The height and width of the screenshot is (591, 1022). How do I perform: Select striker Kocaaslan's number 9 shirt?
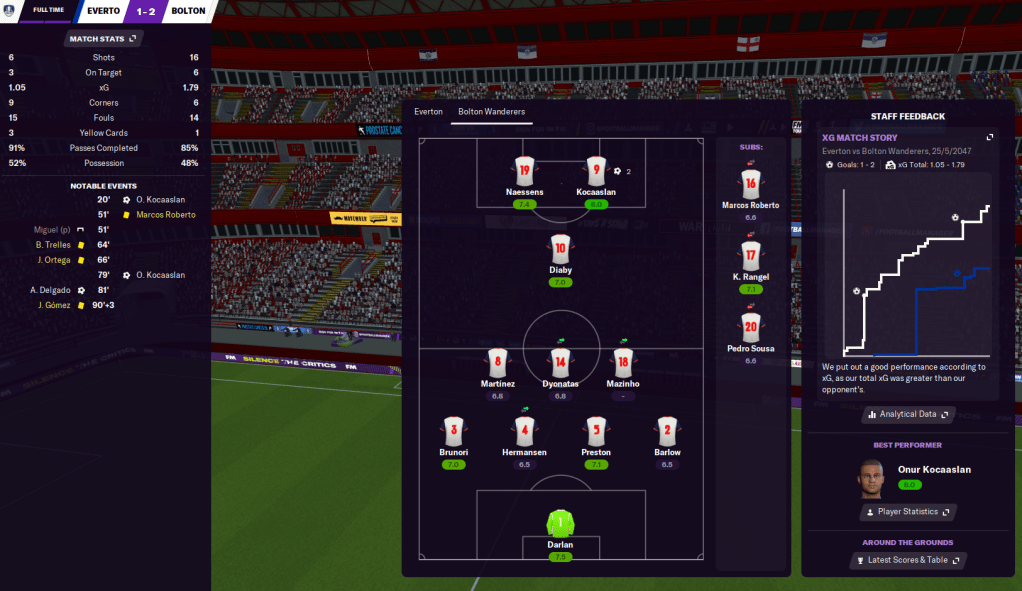596,170
